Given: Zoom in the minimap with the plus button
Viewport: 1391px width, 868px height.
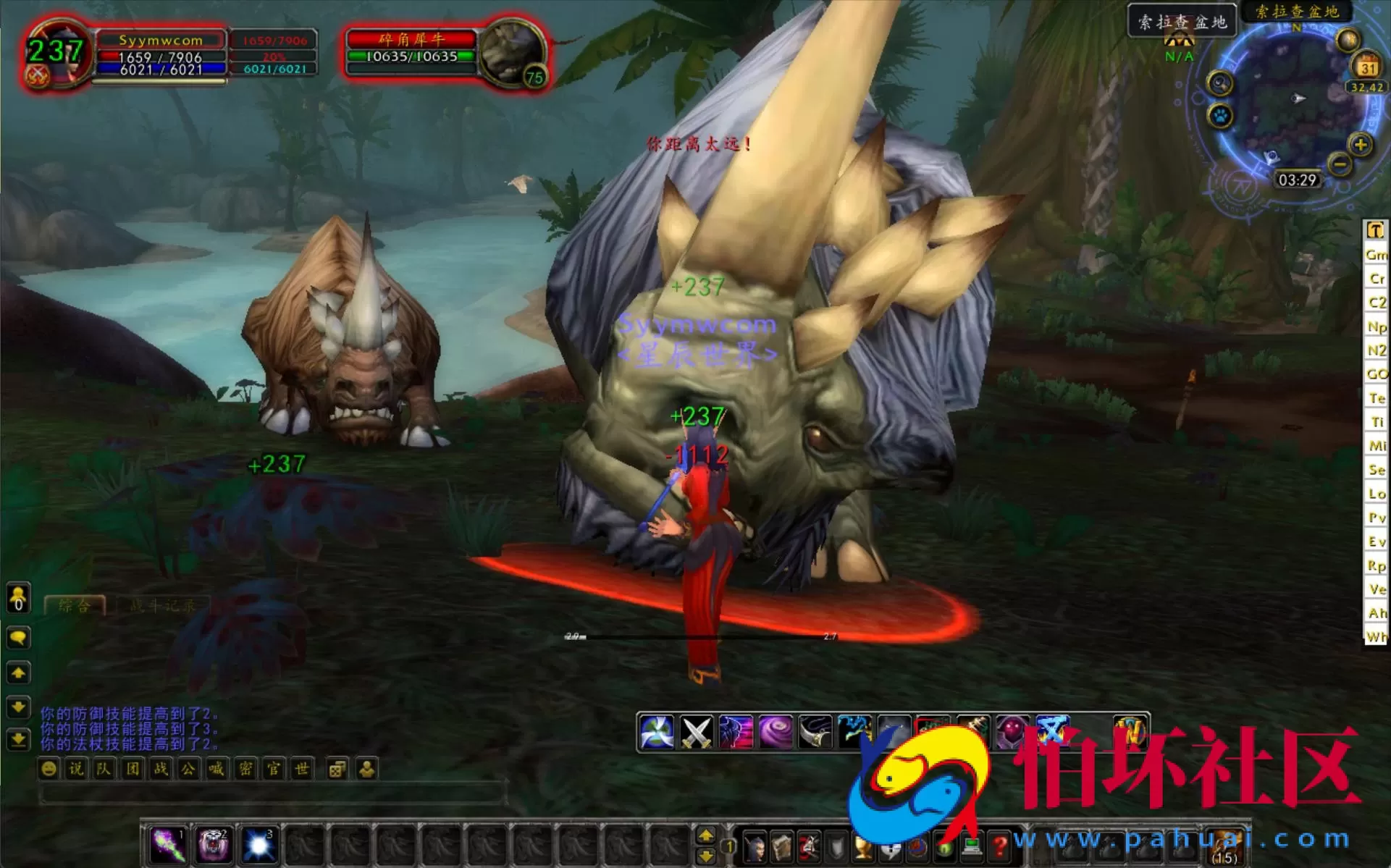Looking at the screenshot, I should coord(1360,145).
